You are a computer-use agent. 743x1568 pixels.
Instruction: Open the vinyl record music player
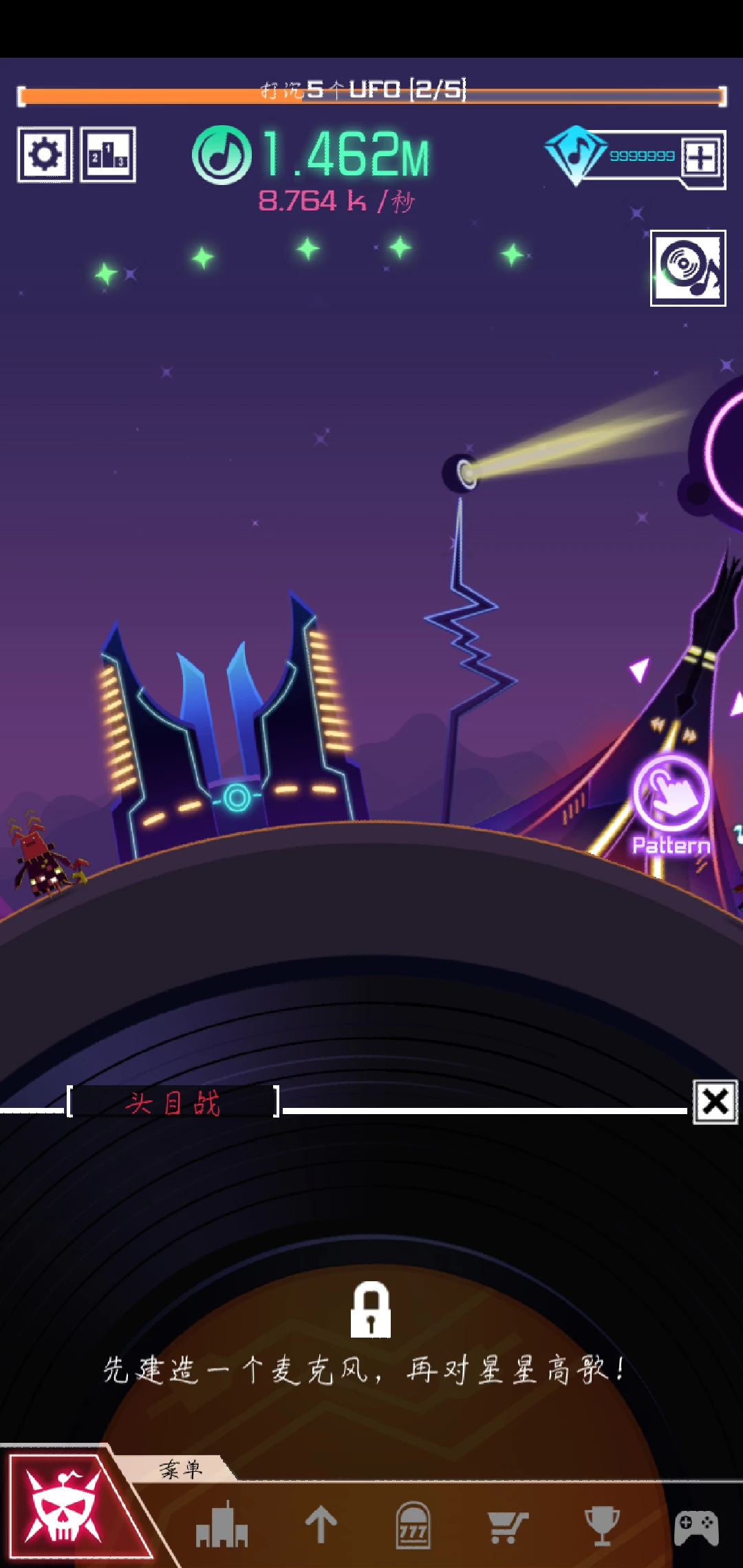click(x=688, y=268)
